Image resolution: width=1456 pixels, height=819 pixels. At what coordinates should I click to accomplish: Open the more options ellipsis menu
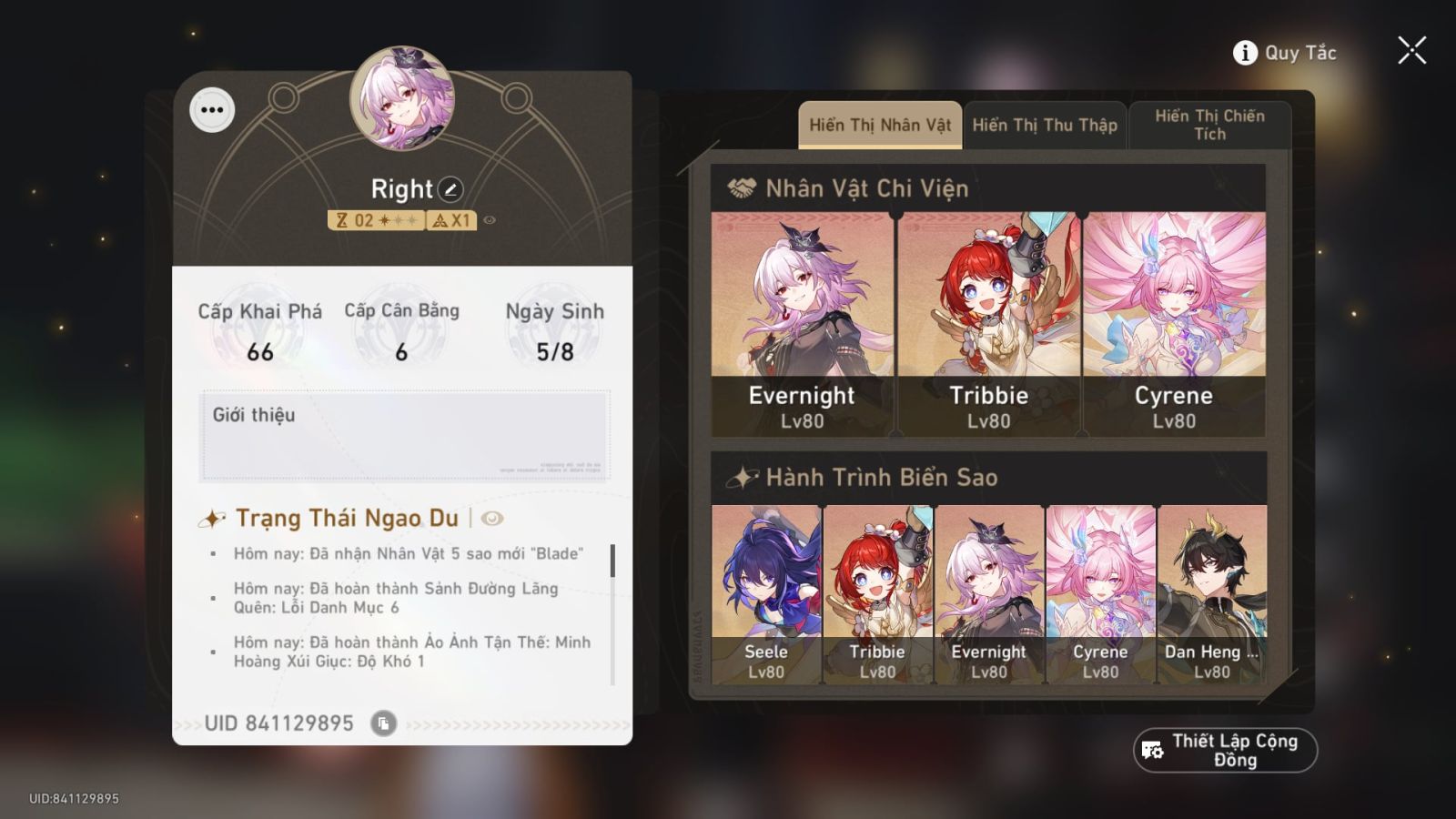point(212,110)
